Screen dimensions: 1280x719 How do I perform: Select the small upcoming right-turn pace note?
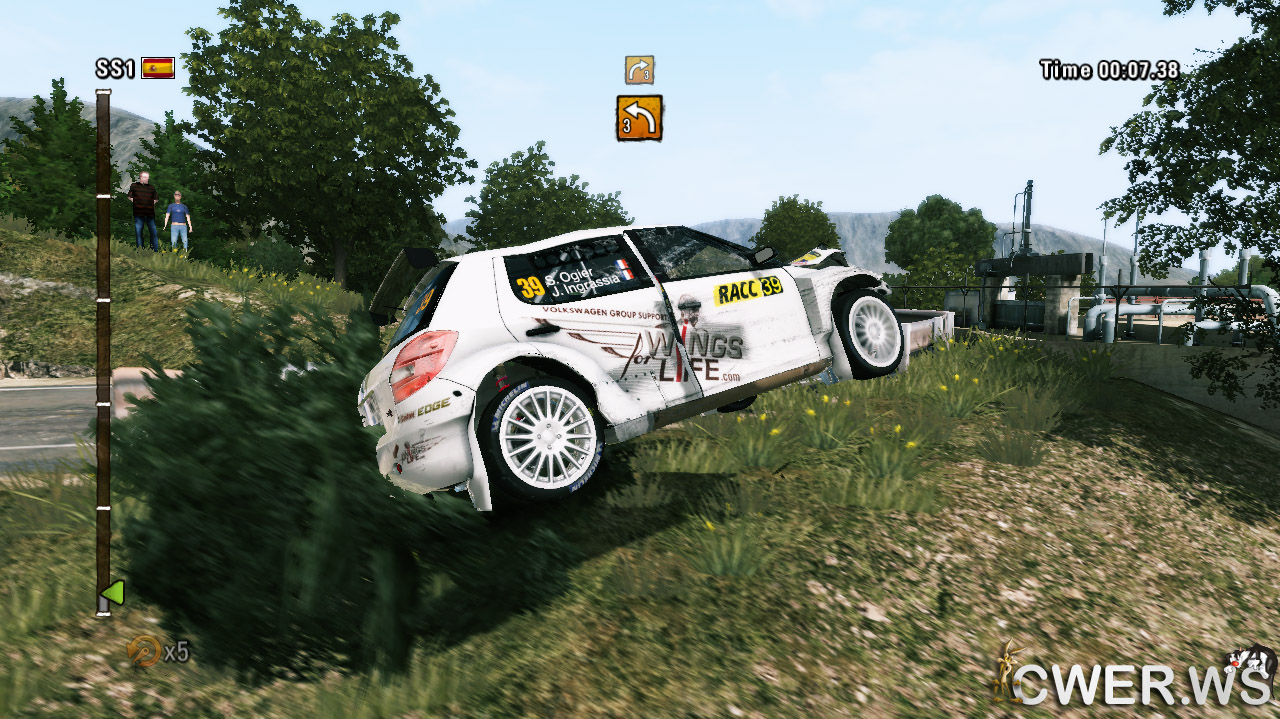(x=639, y=70)
